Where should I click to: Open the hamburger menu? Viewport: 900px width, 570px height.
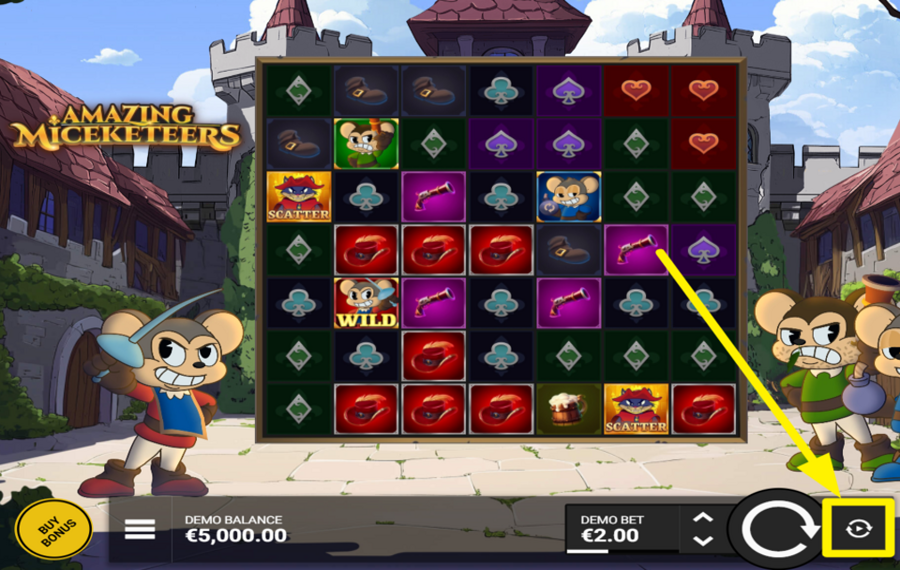[140, 529]
